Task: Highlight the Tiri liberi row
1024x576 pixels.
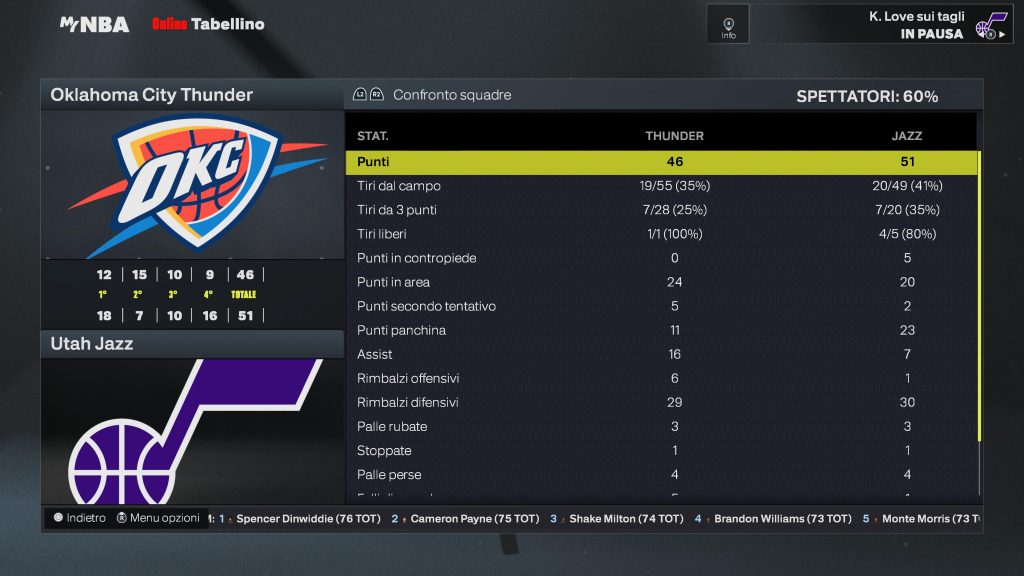Action: pyautogui.click(x=661, y=234)
